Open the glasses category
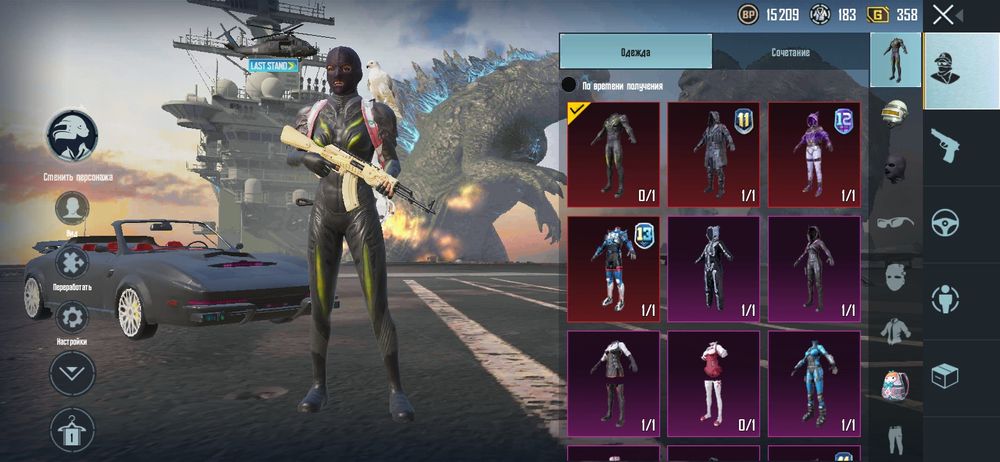1000x462 pixels. pos(894,221)
